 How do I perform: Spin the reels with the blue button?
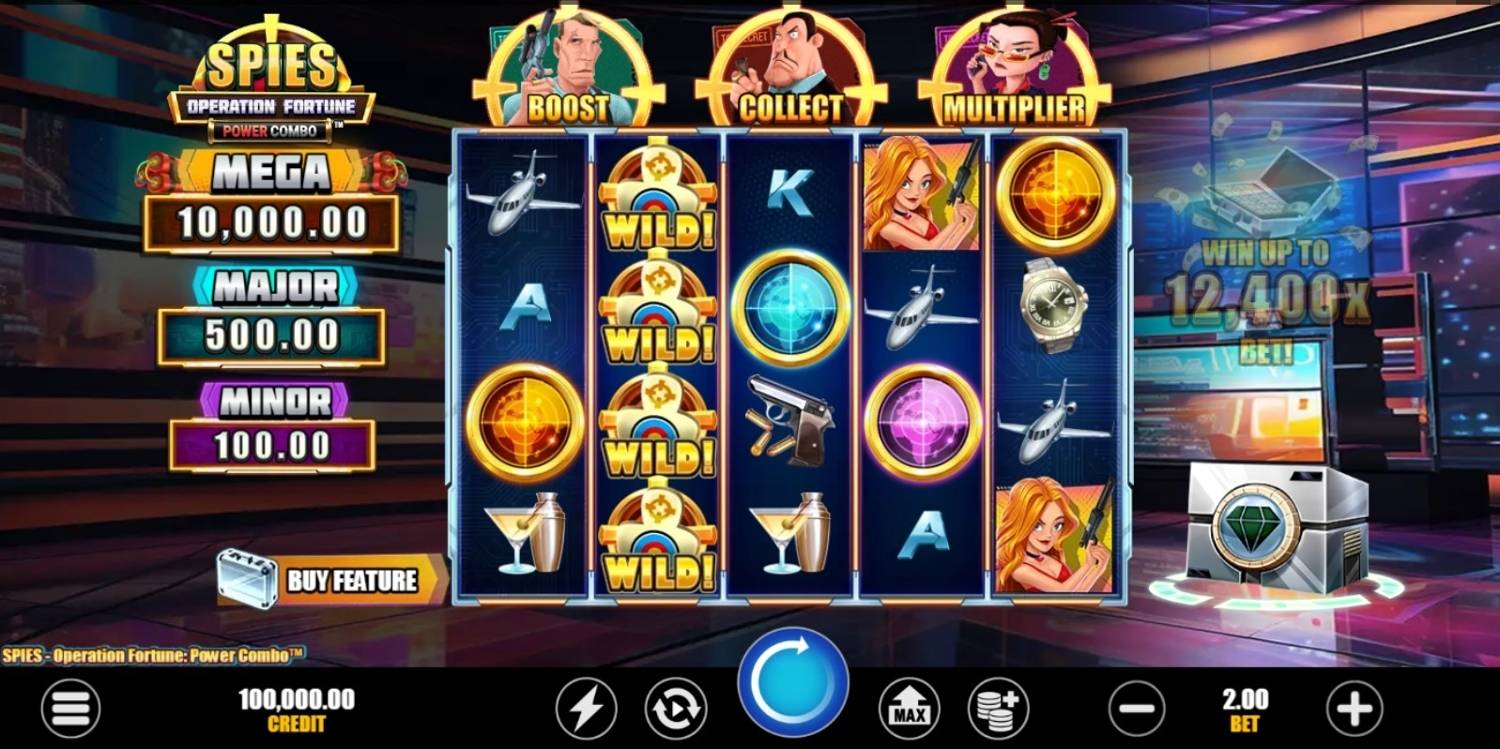792,684
